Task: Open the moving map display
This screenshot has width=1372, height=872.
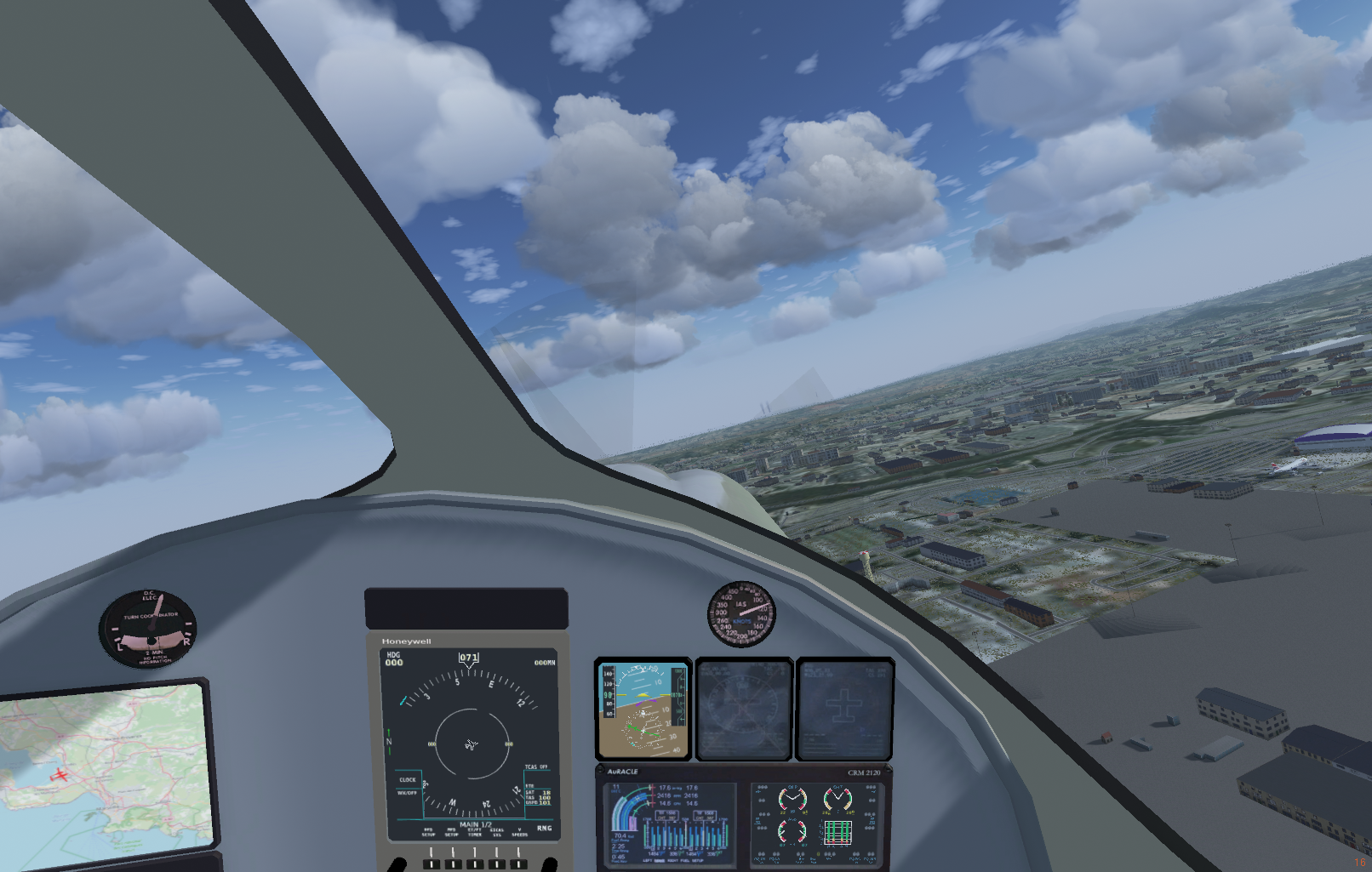Action: (x=106, y=766)
